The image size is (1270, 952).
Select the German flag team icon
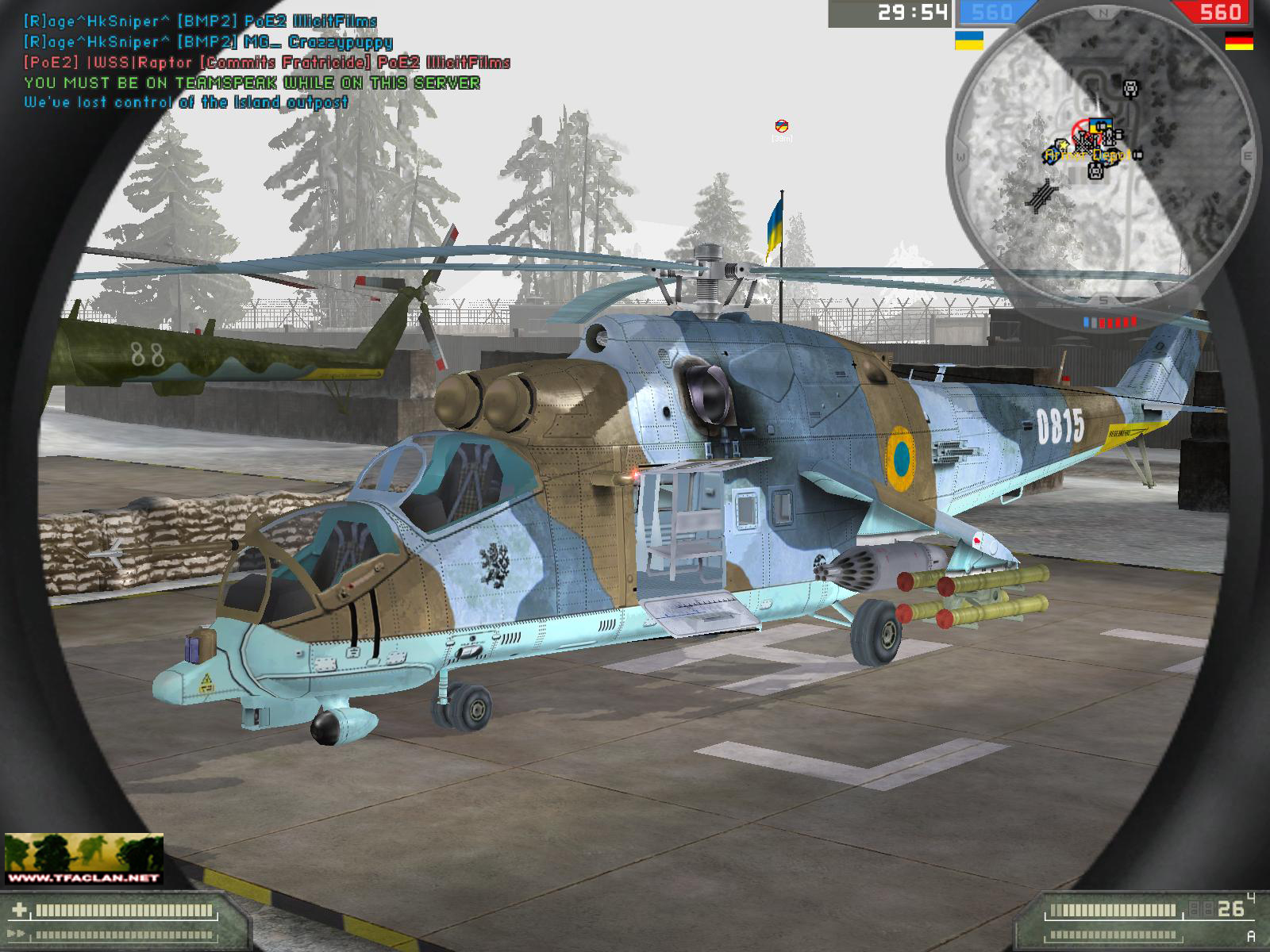[1238, 40]
